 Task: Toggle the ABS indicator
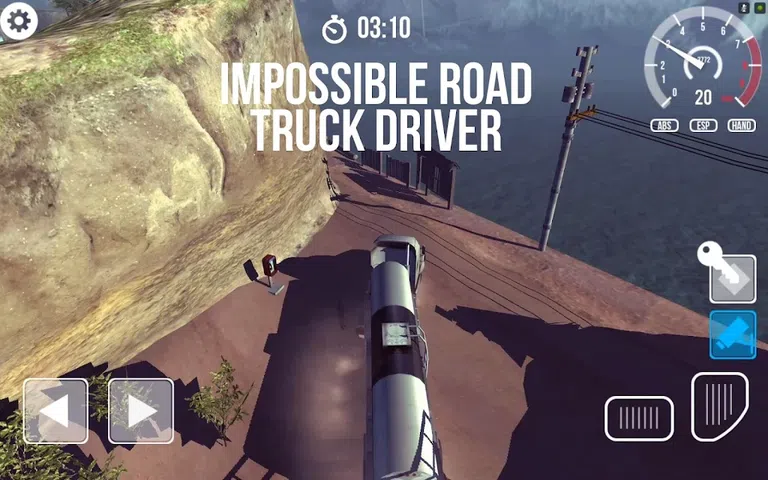(664, 125)
